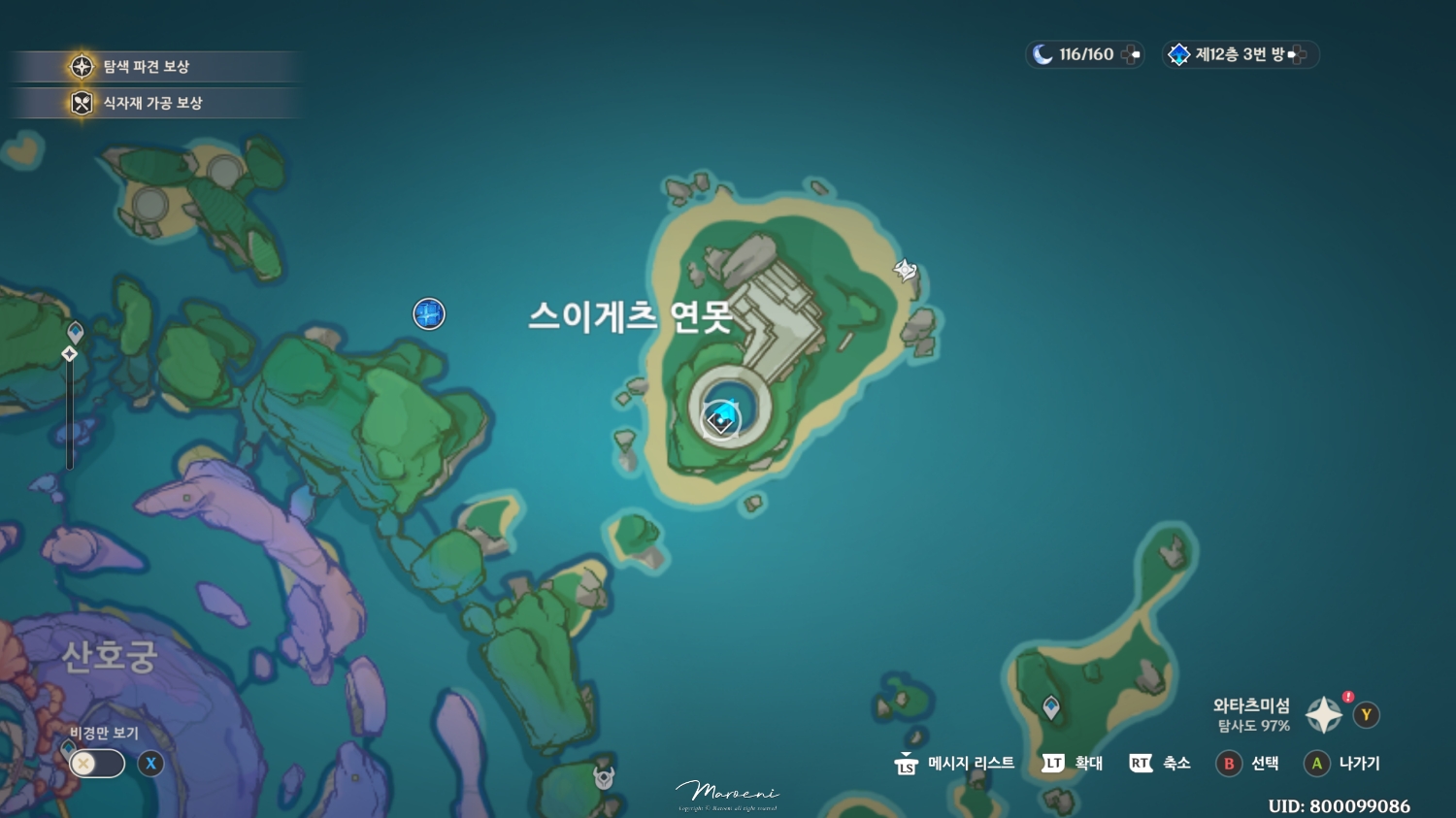The width and height of the screenshot is (1456, 818).
Task: Zoom out using the 축소 control
Action: pos(1163,764)
